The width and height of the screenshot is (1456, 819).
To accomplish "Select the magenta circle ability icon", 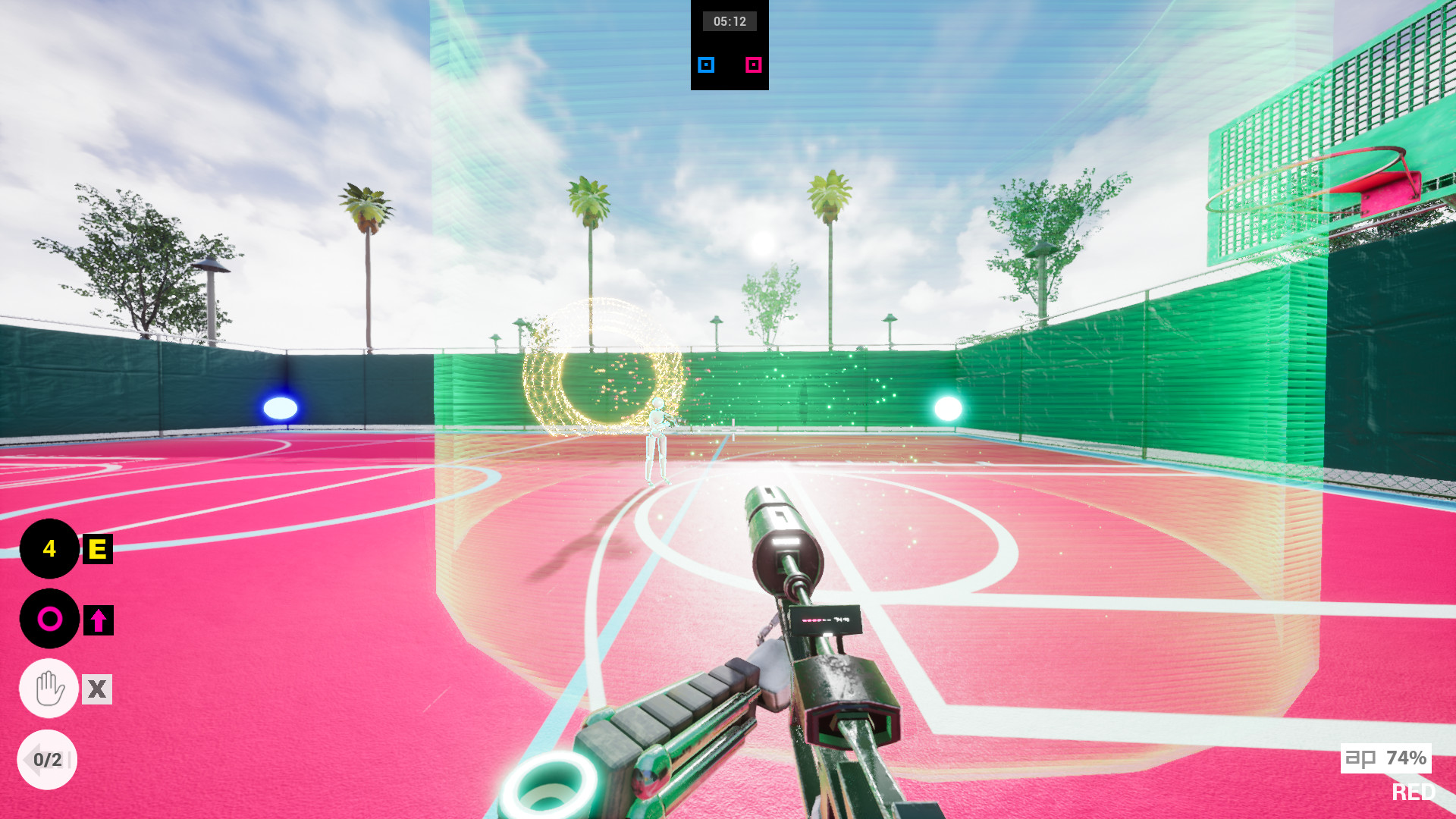I will tap(49, 618).
